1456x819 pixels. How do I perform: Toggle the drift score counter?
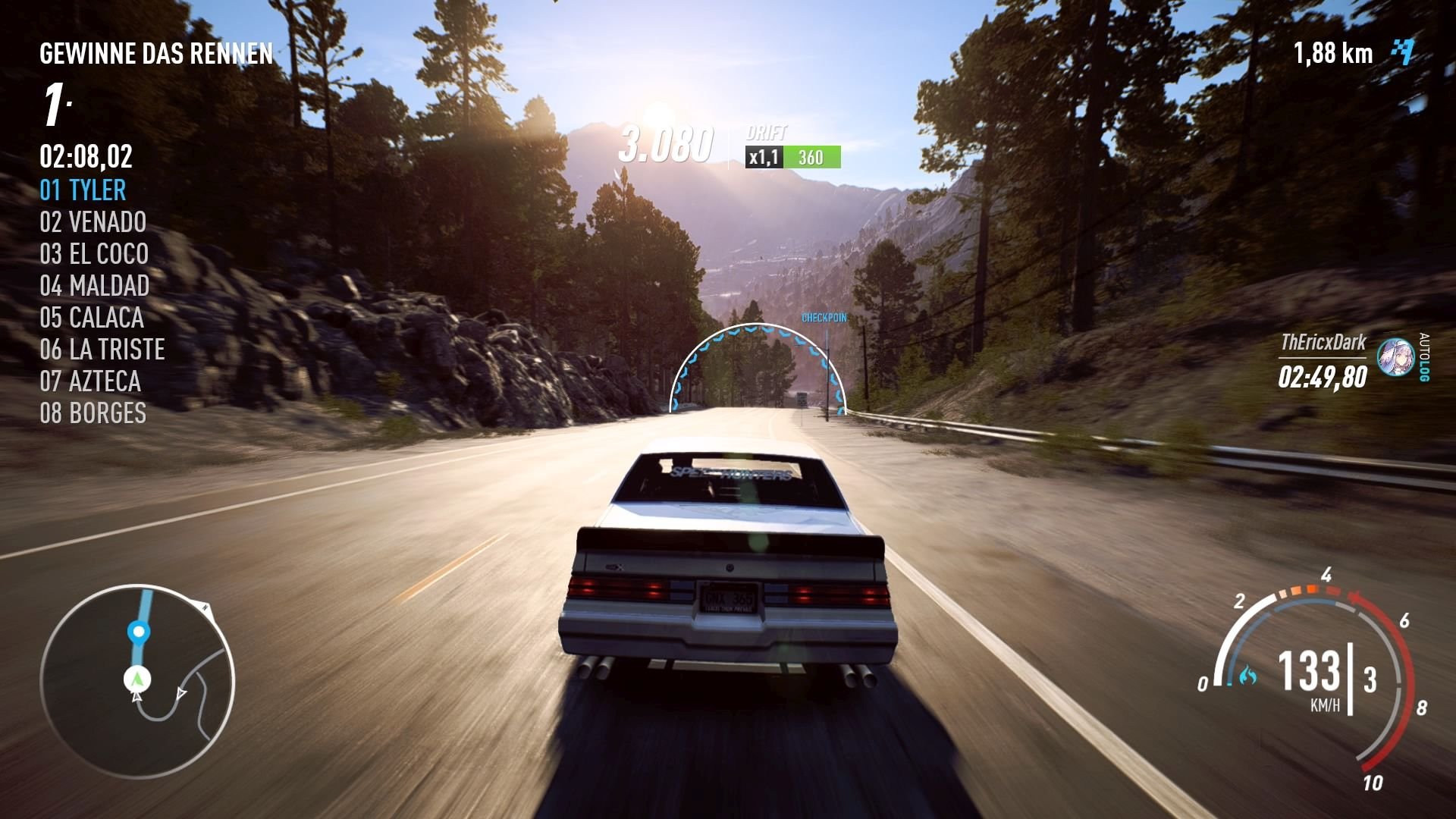[666, 144]
